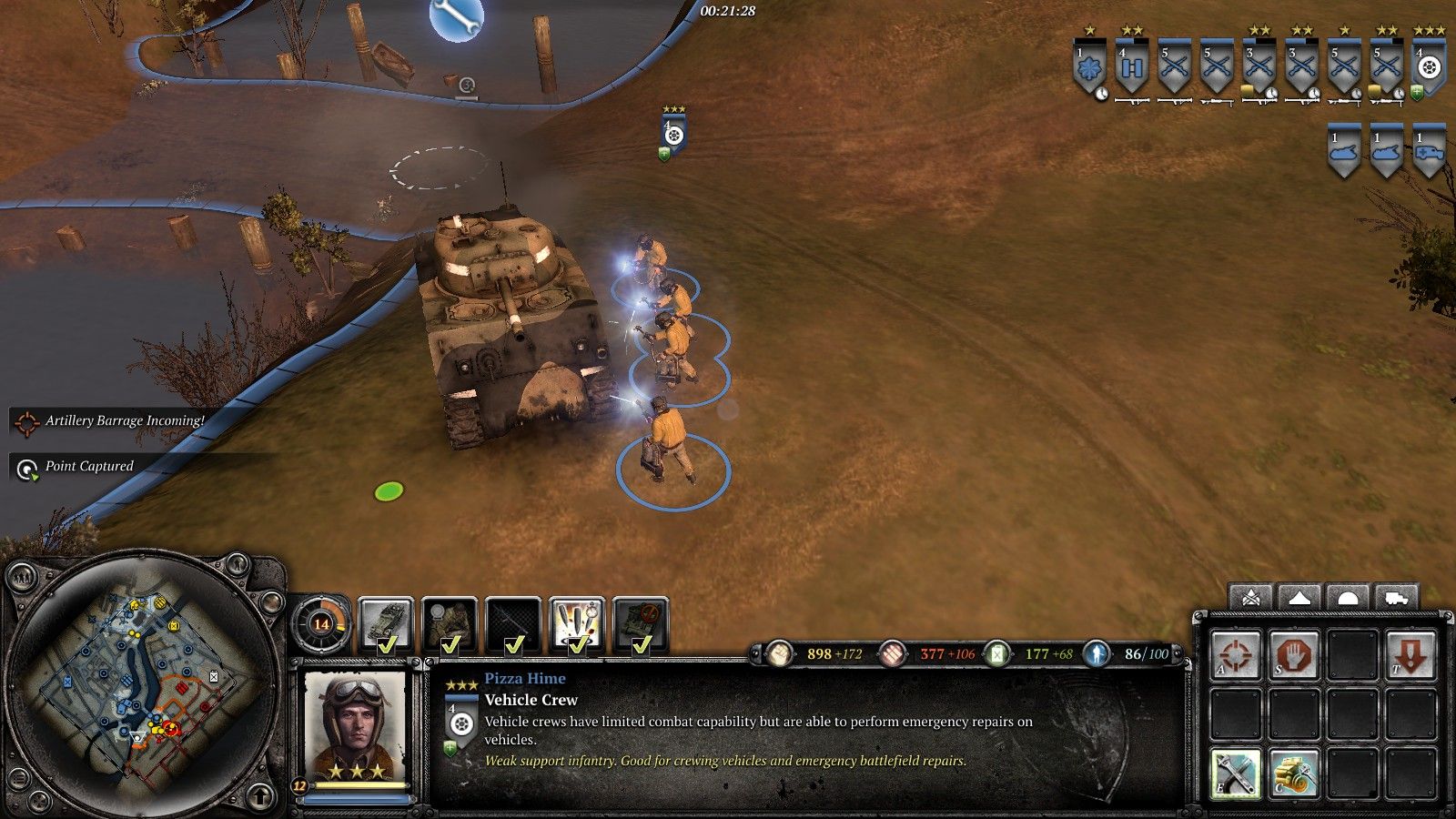Select the Stop command with red hand
The image size is (1456, 819).
tap(1294, 654)
